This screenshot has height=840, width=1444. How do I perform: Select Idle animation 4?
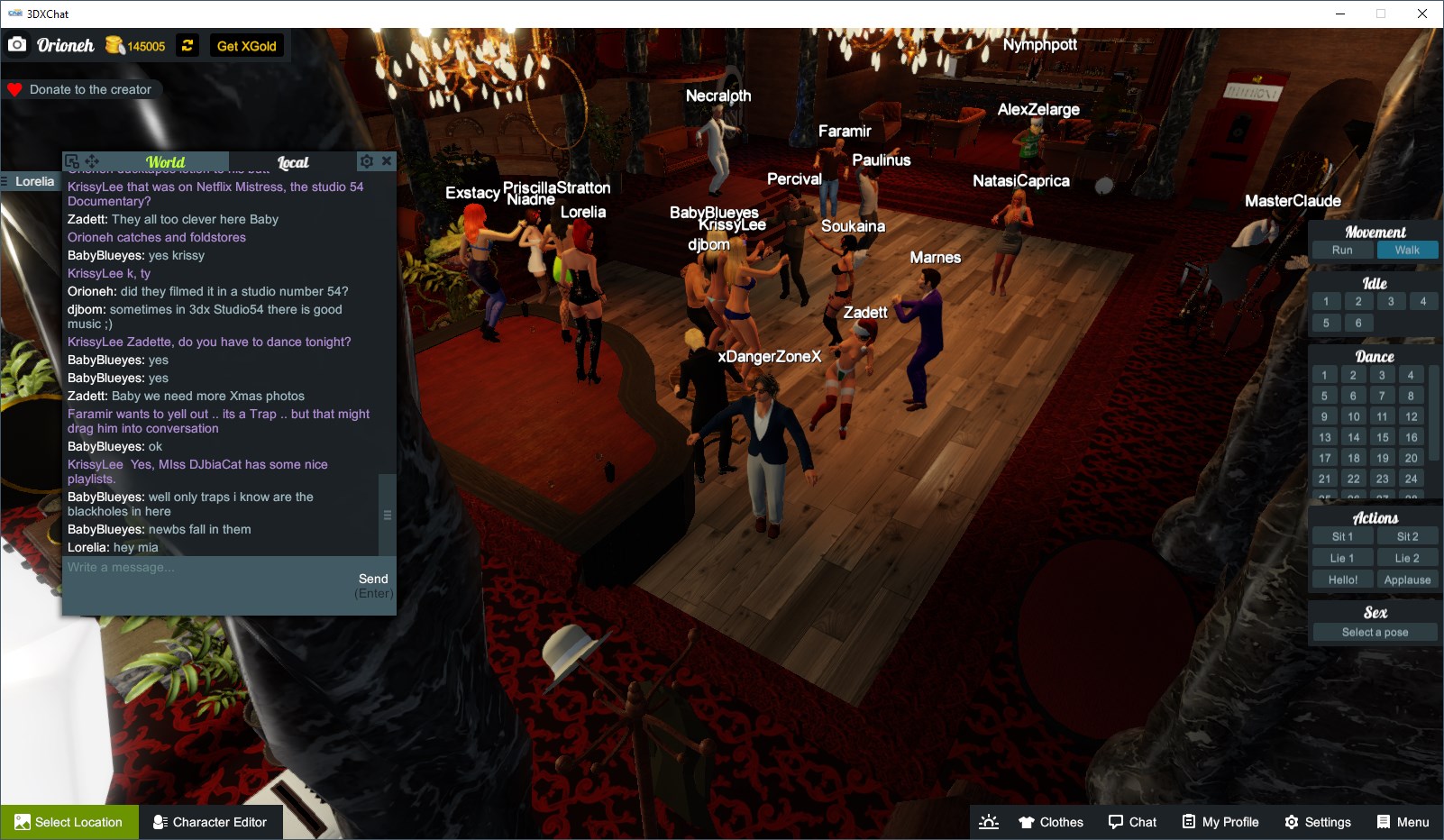coord(1423,301)
